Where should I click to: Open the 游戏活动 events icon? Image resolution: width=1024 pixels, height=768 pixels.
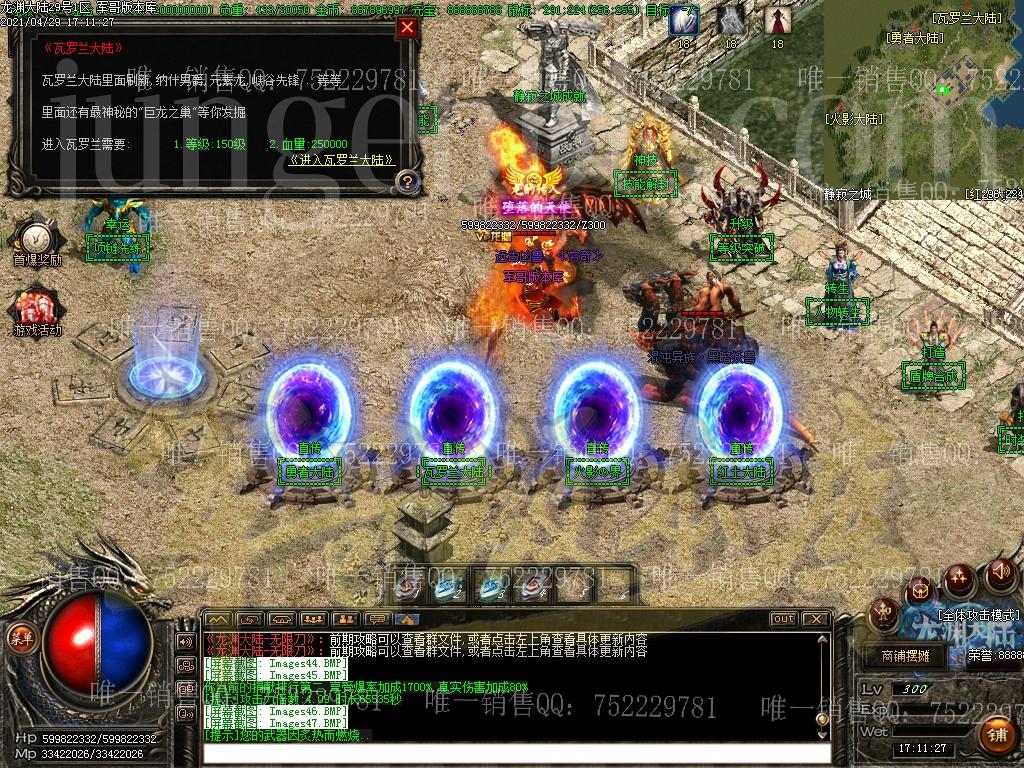[x=37, y=310]
